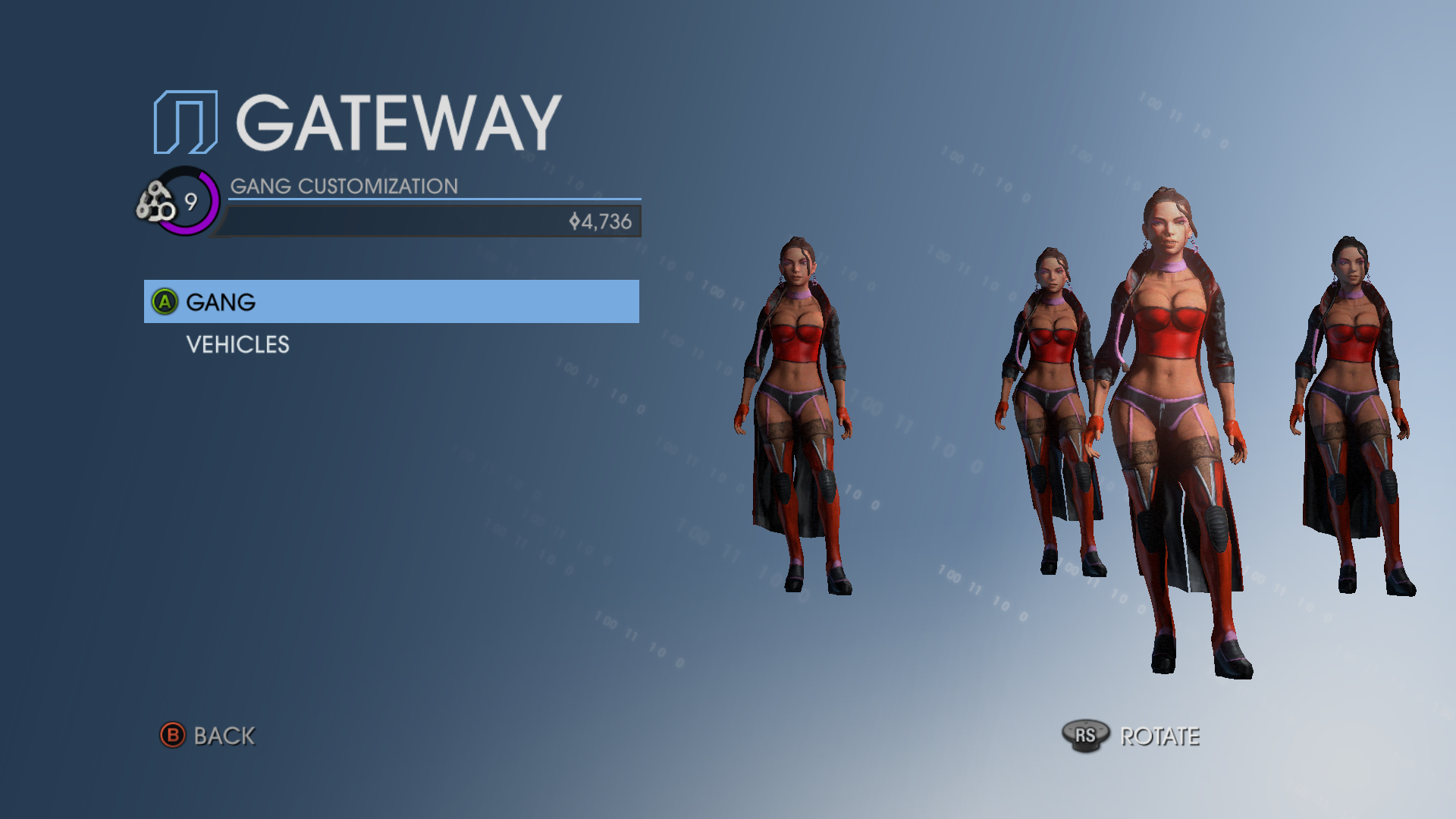Click the RS right-stick icon
This screenshot has height=819, width=1456.
click(x=1086, y=734)
